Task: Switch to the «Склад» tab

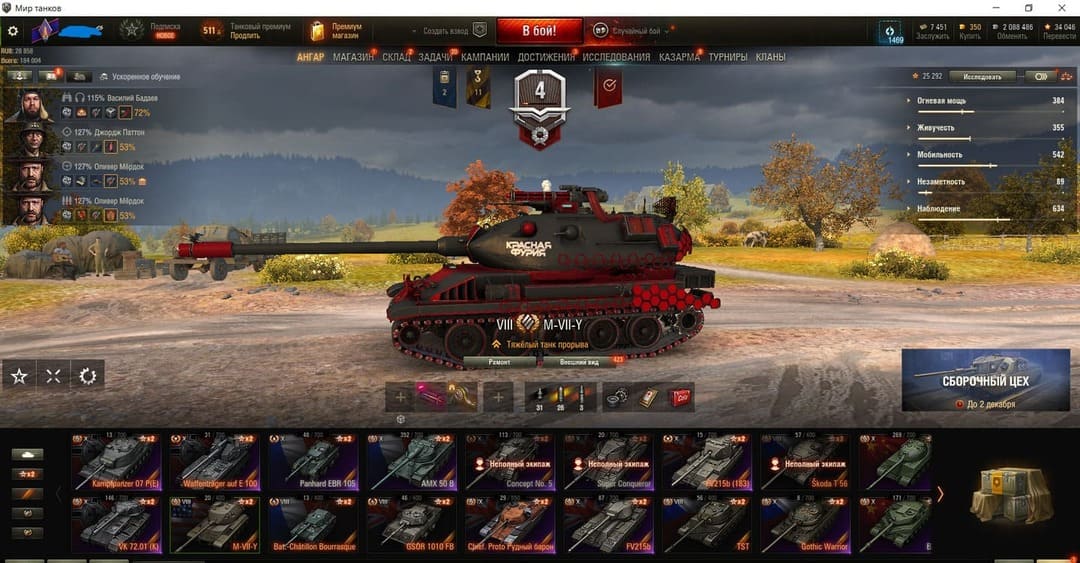Action: (x=396, y=57)
